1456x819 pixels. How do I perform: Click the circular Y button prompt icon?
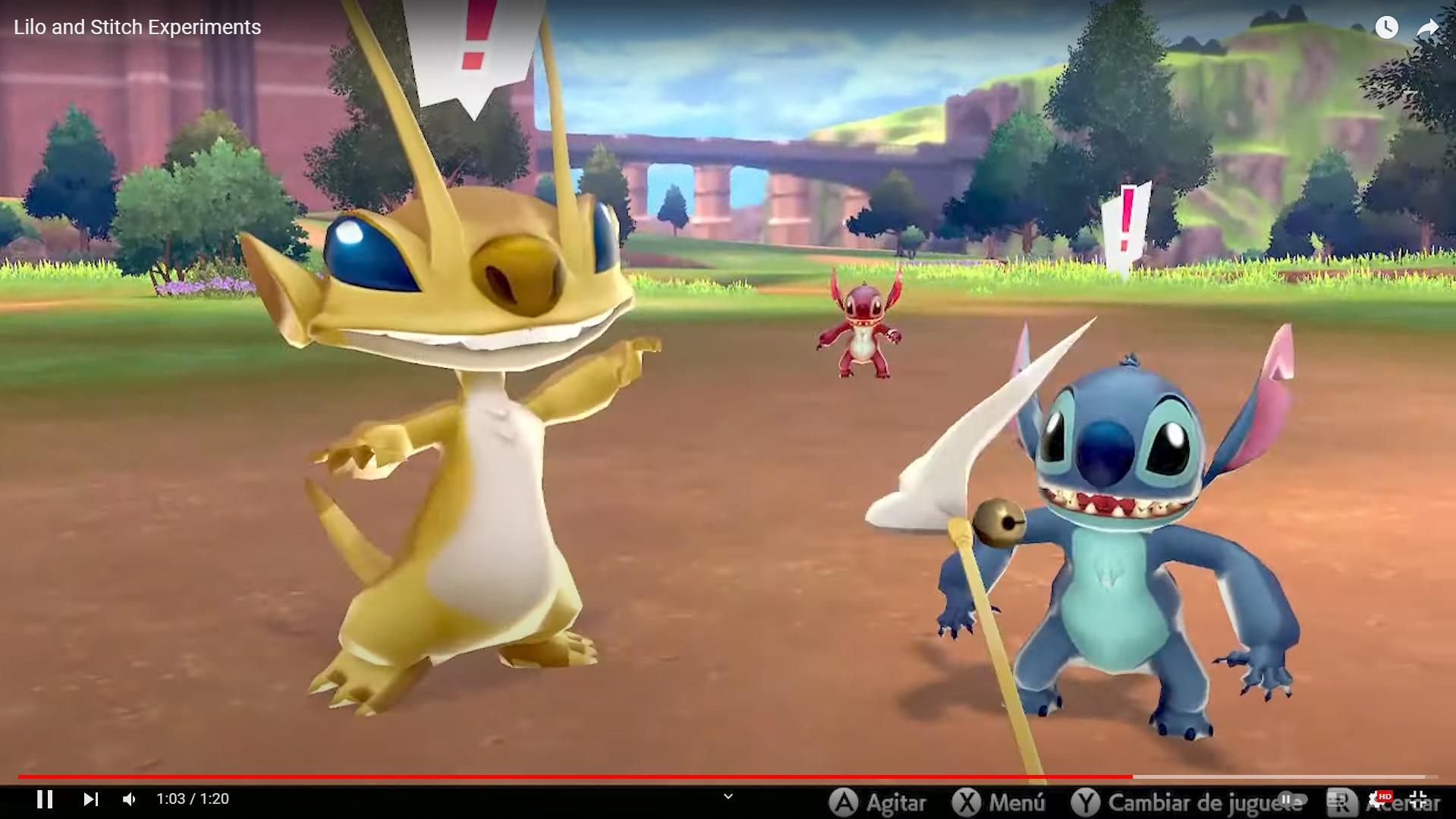click(1086, 802)
